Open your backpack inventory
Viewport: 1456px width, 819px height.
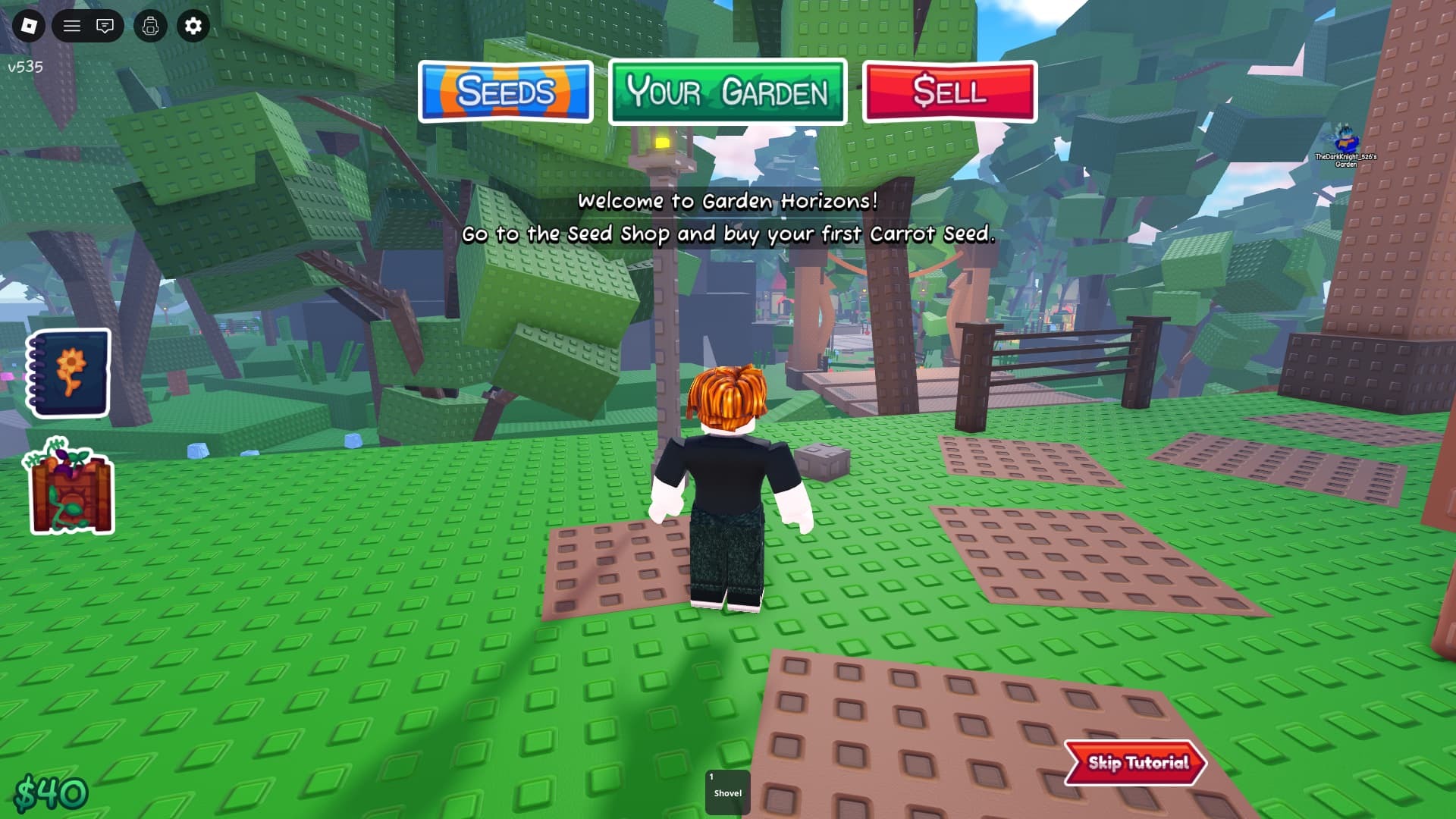pyautogui.click(x=150, y=26)
